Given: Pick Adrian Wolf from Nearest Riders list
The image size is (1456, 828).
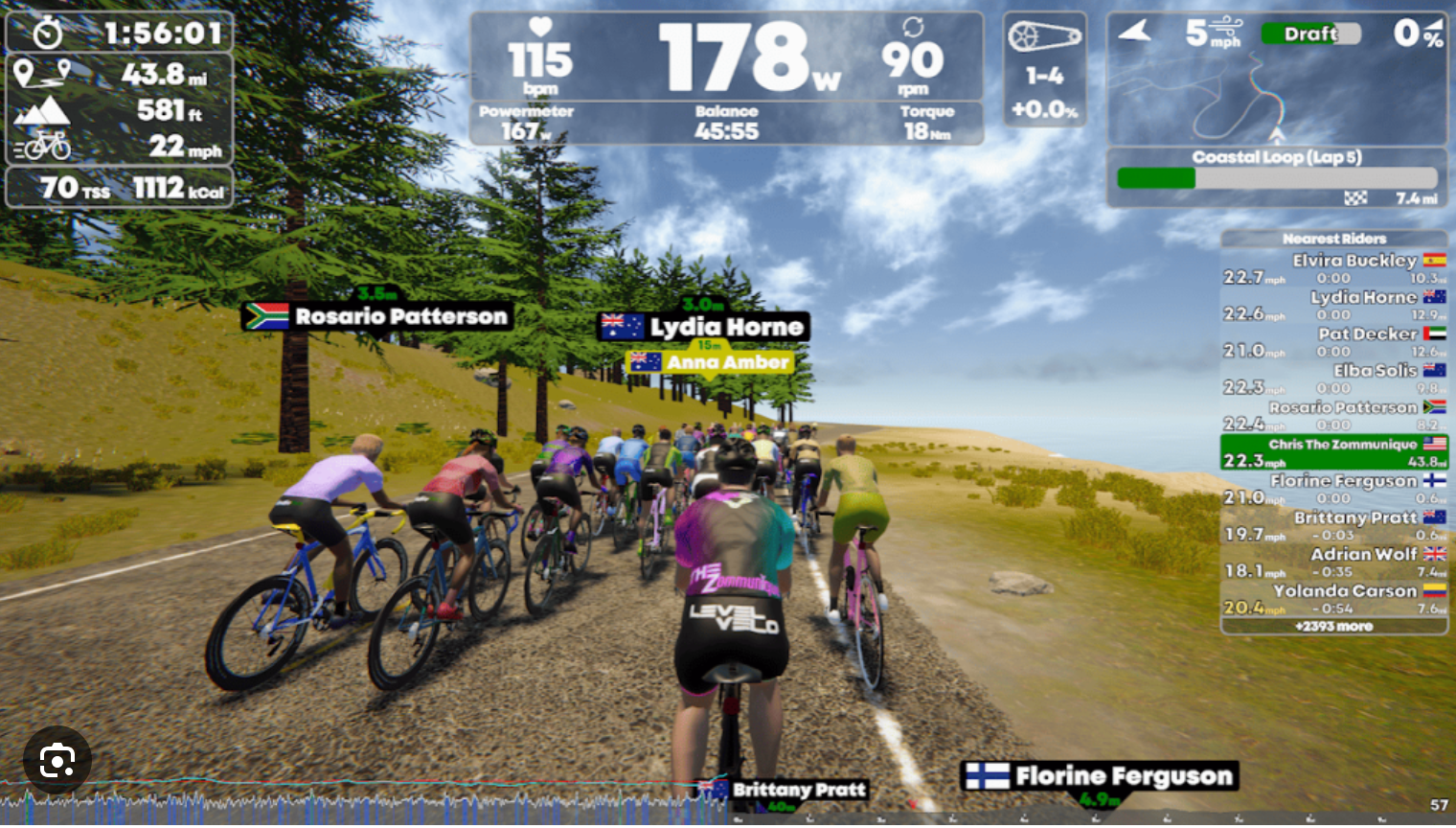Looking at the screenshot, I should pyautogui.click(x=1333, y=563).
